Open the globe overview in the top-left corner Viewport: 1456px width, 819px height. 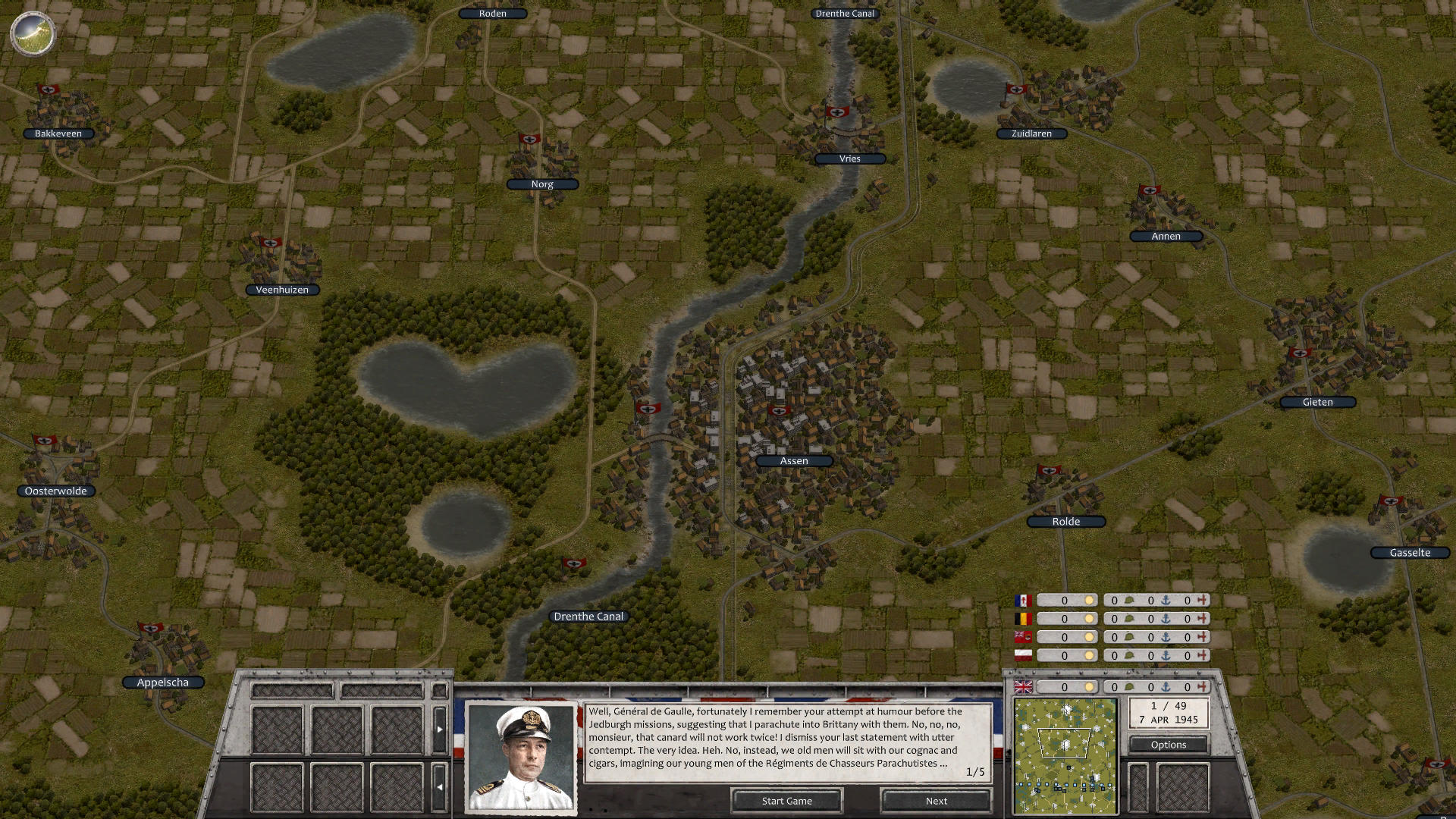coord(32,33)
